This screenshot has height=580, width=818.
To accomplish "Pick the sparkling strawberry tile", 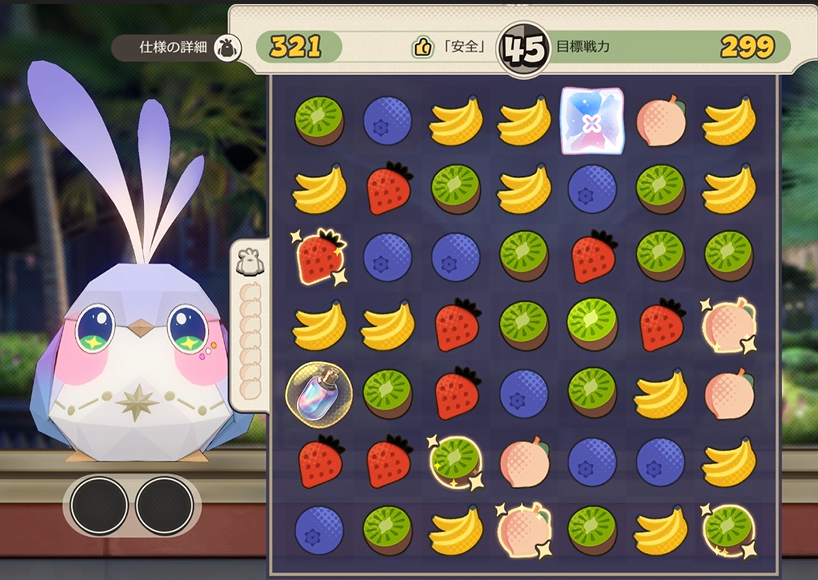I will tap(318, 256).
